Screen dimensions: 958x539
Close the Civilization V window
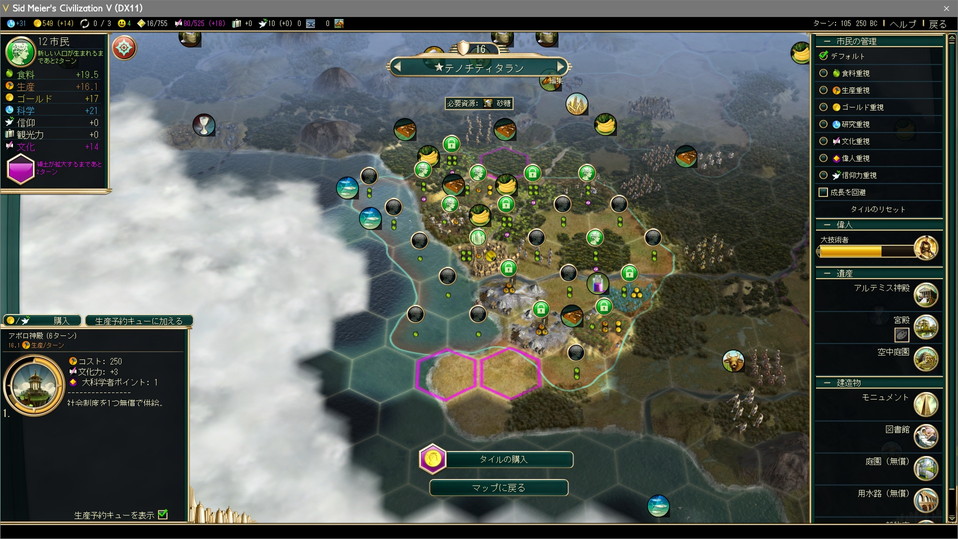point(946,7)
